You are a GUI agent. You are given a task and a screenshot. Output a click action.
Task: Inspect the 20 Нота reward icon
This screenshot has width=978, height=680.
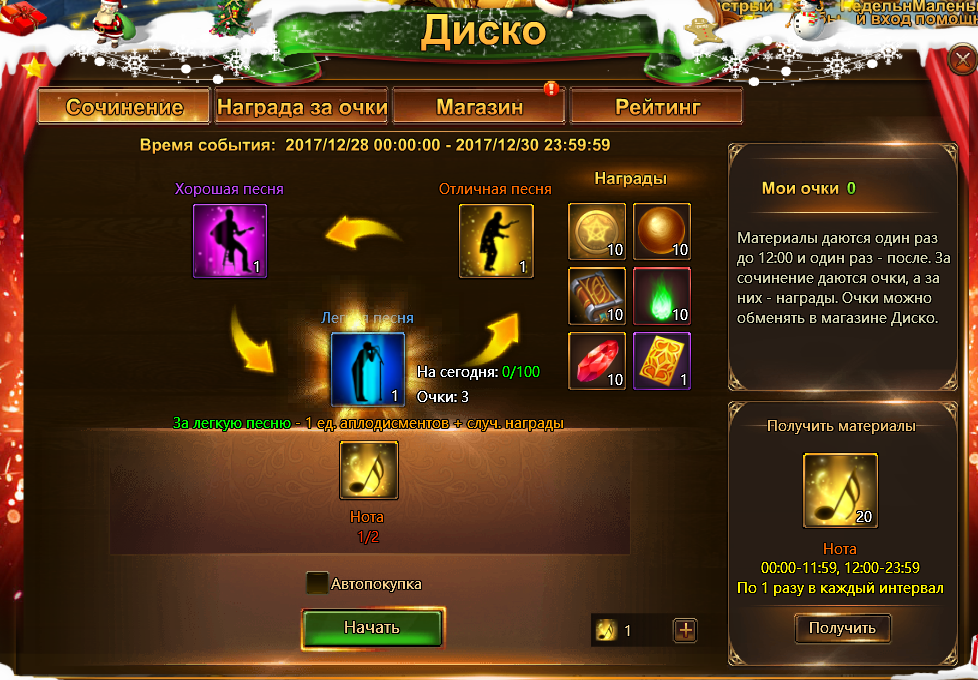pyautogui.click(x=842, y=489)
